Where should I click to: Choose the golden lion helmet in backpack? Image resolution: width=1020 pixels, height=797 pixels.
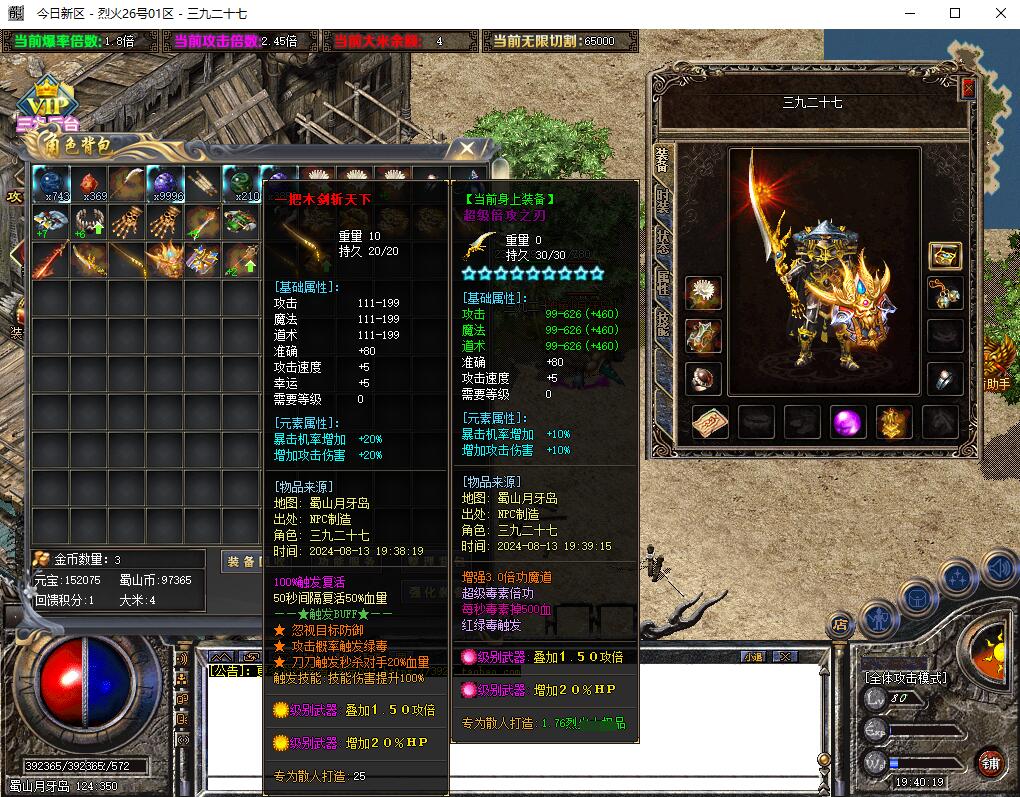[165, 260]
